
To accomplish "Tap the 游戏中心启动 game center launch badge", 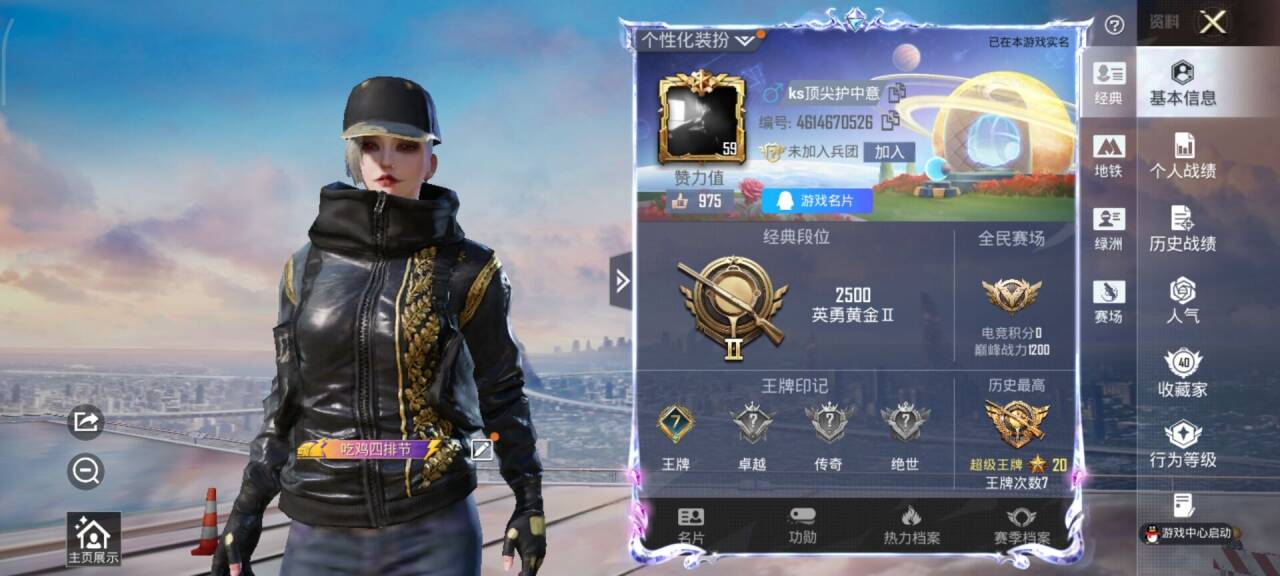I will [1189, 532].
